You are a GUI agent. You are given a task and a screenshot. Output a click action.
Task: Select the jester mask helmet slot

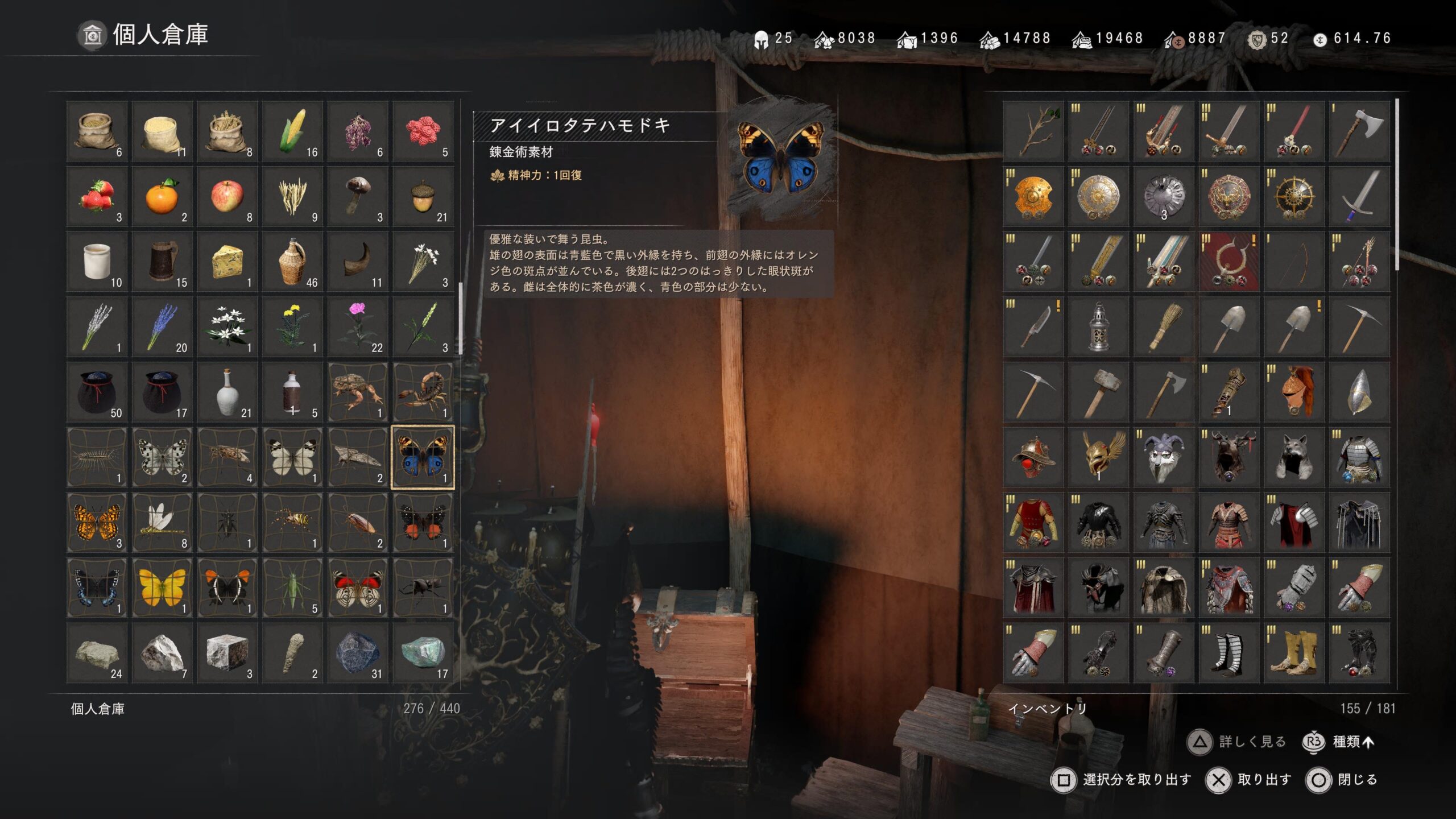1164,457
